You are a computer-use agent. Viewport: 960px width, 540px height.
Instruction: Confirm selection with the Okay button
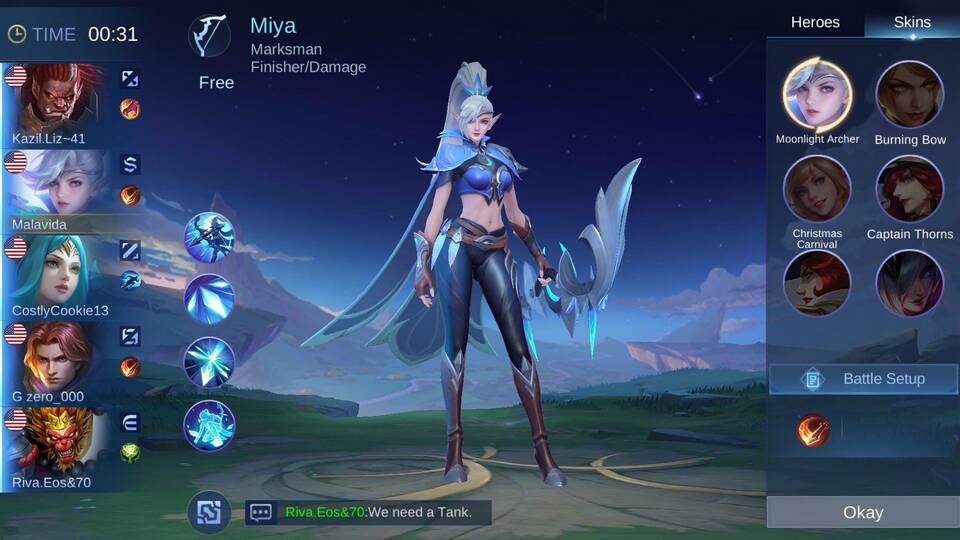[862, 512]
